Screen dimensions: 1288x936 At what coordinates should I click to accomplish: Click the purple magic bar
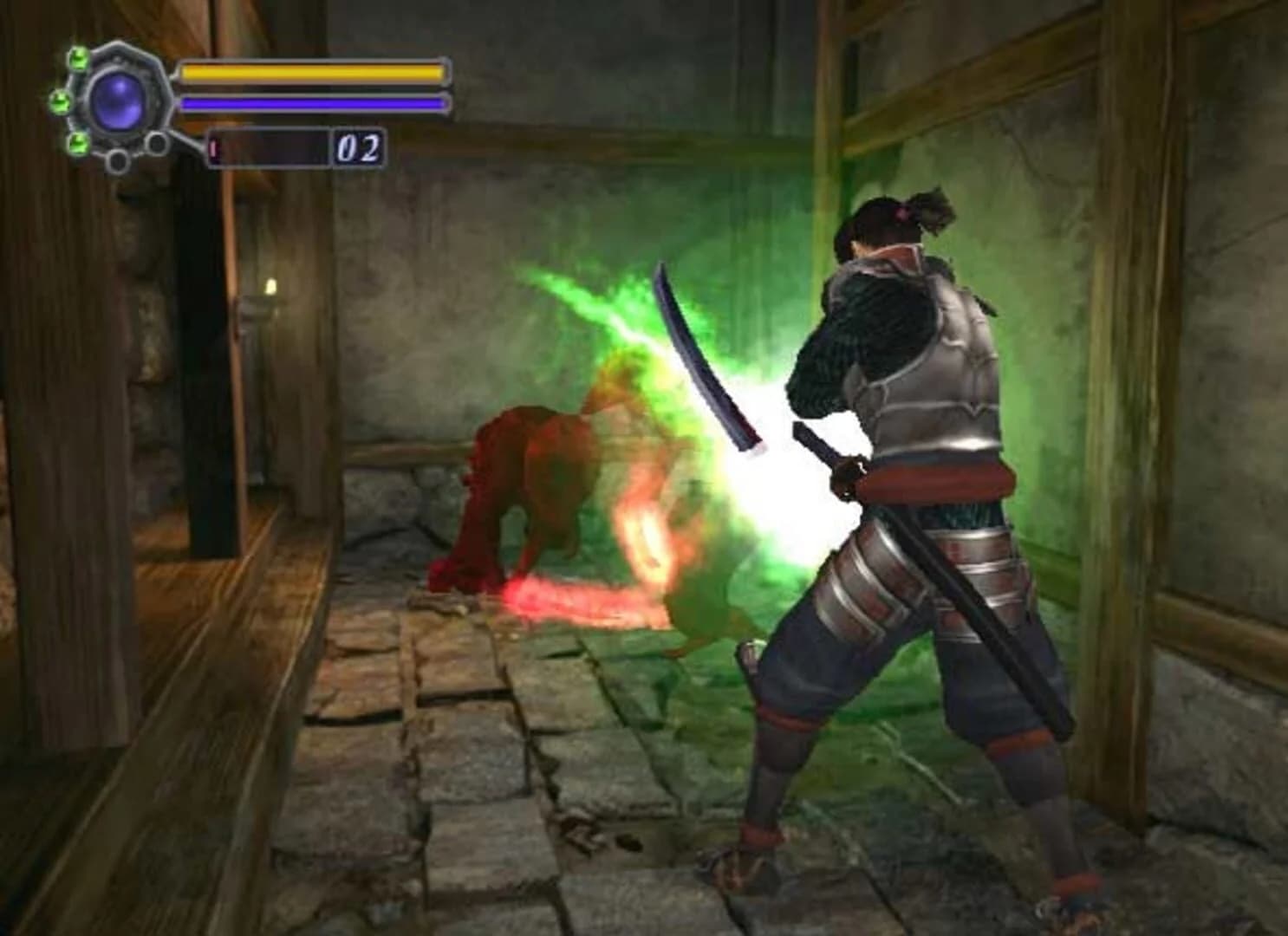point(312,103)
